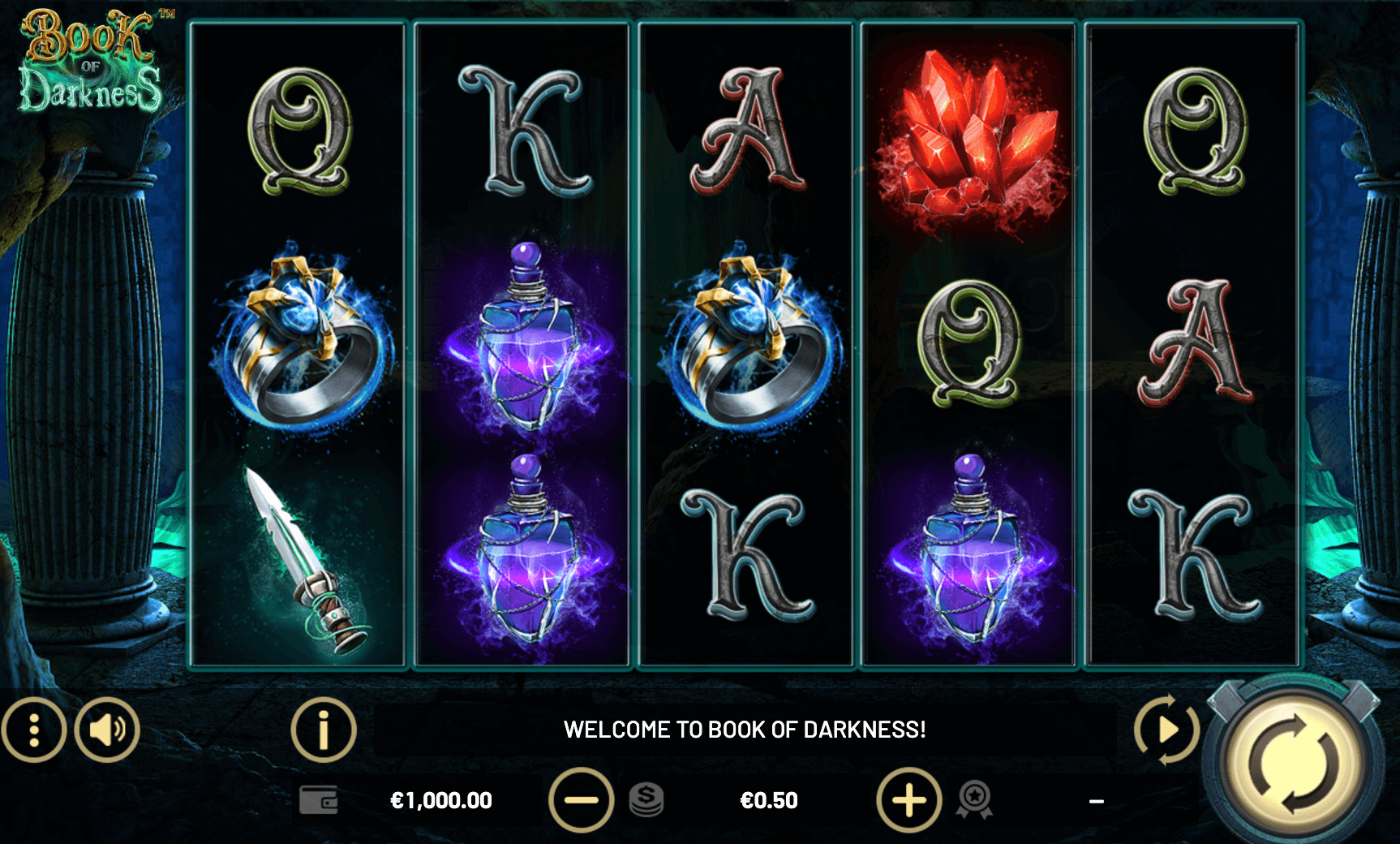Increase the bet with the plus button
This screenshot has width=1400, height=844.
point(909,800)
